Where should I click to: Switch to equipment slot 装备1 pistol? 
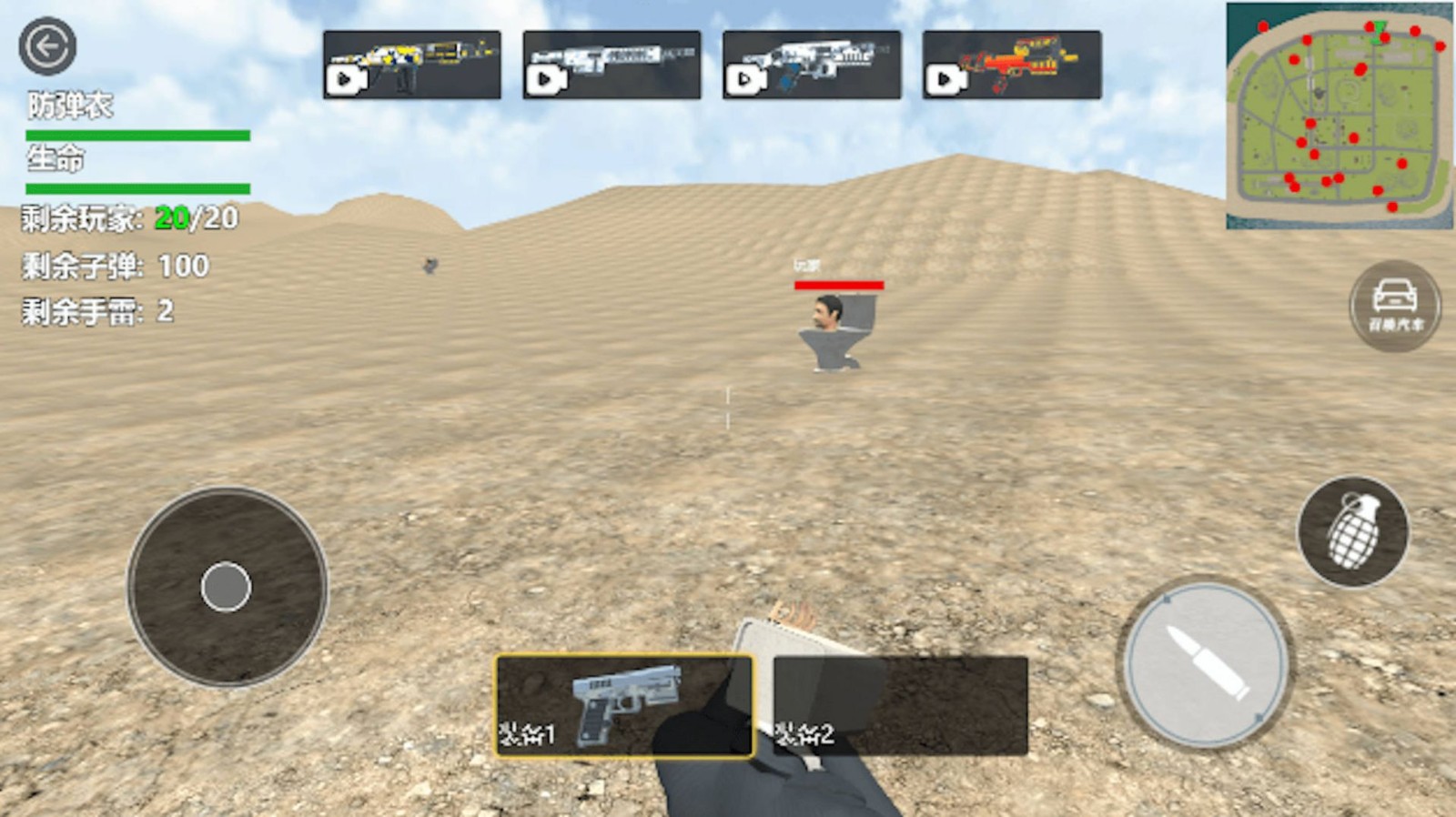623,705
